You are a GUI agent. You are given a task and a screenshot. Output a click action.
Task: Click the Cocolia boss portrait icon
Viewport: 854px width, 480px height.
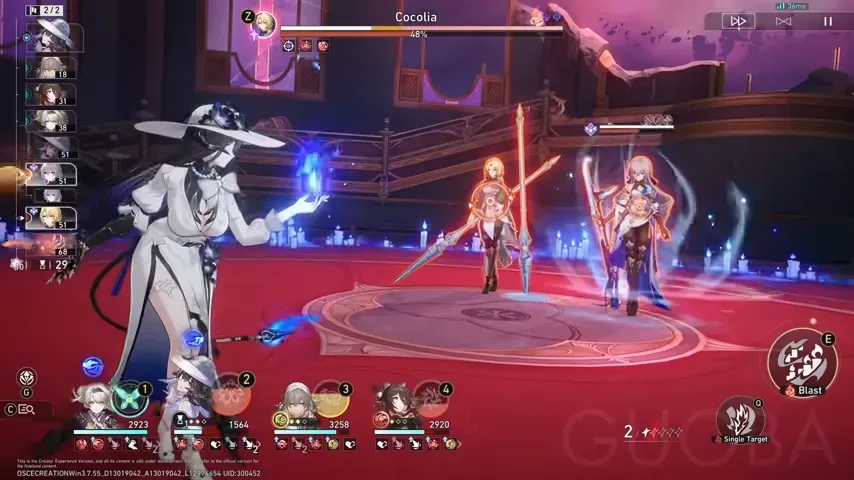264,24
